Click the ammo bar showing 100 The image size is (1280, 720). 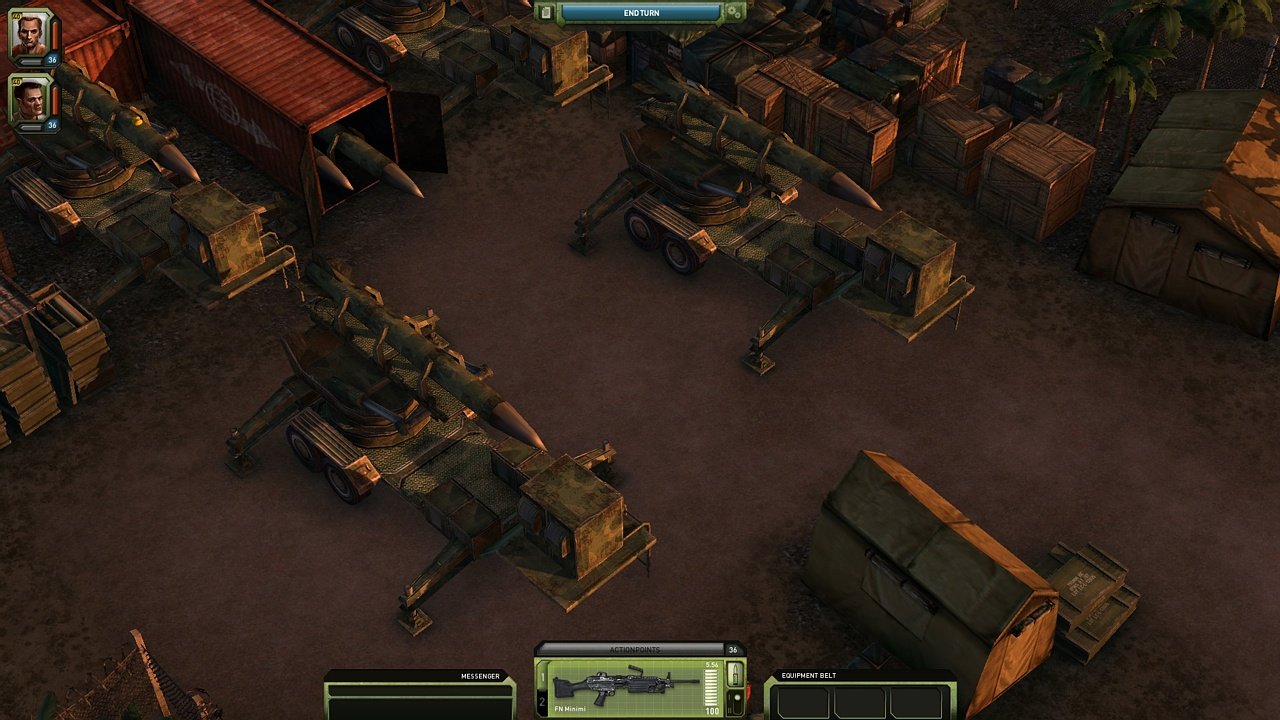click(x=711, y=686)
